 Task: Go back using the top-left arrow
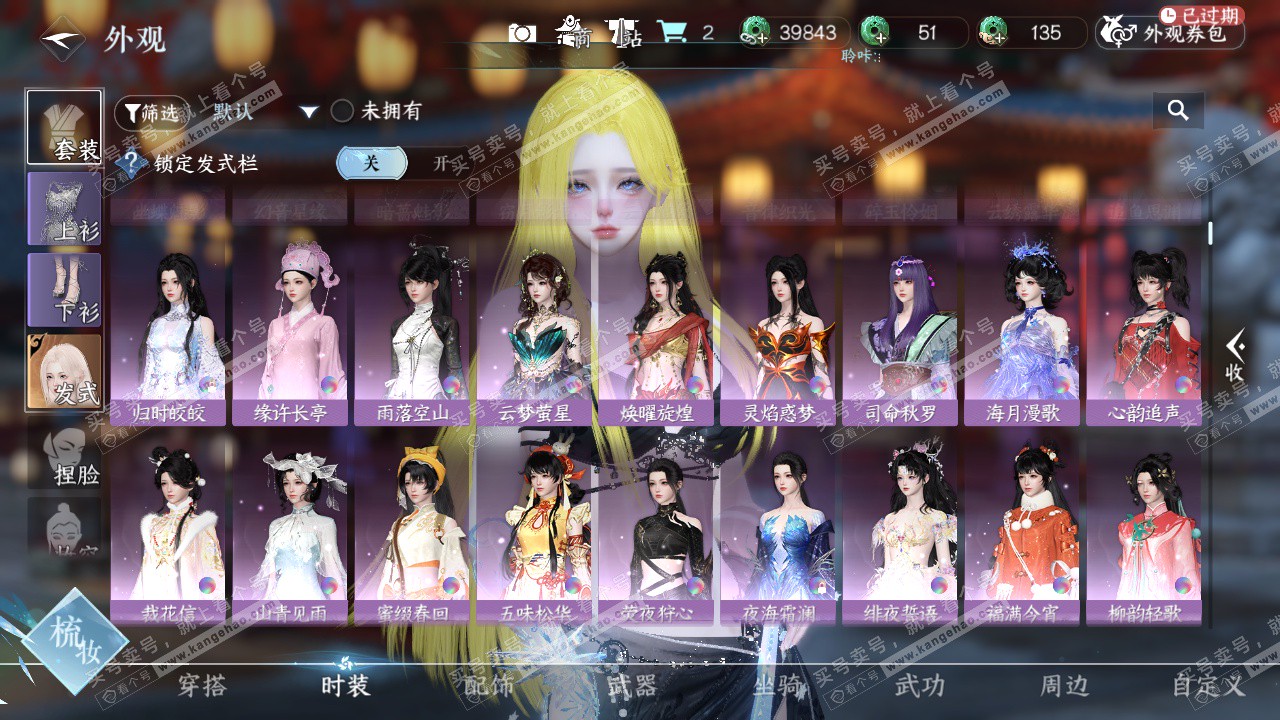coord(62,41)
